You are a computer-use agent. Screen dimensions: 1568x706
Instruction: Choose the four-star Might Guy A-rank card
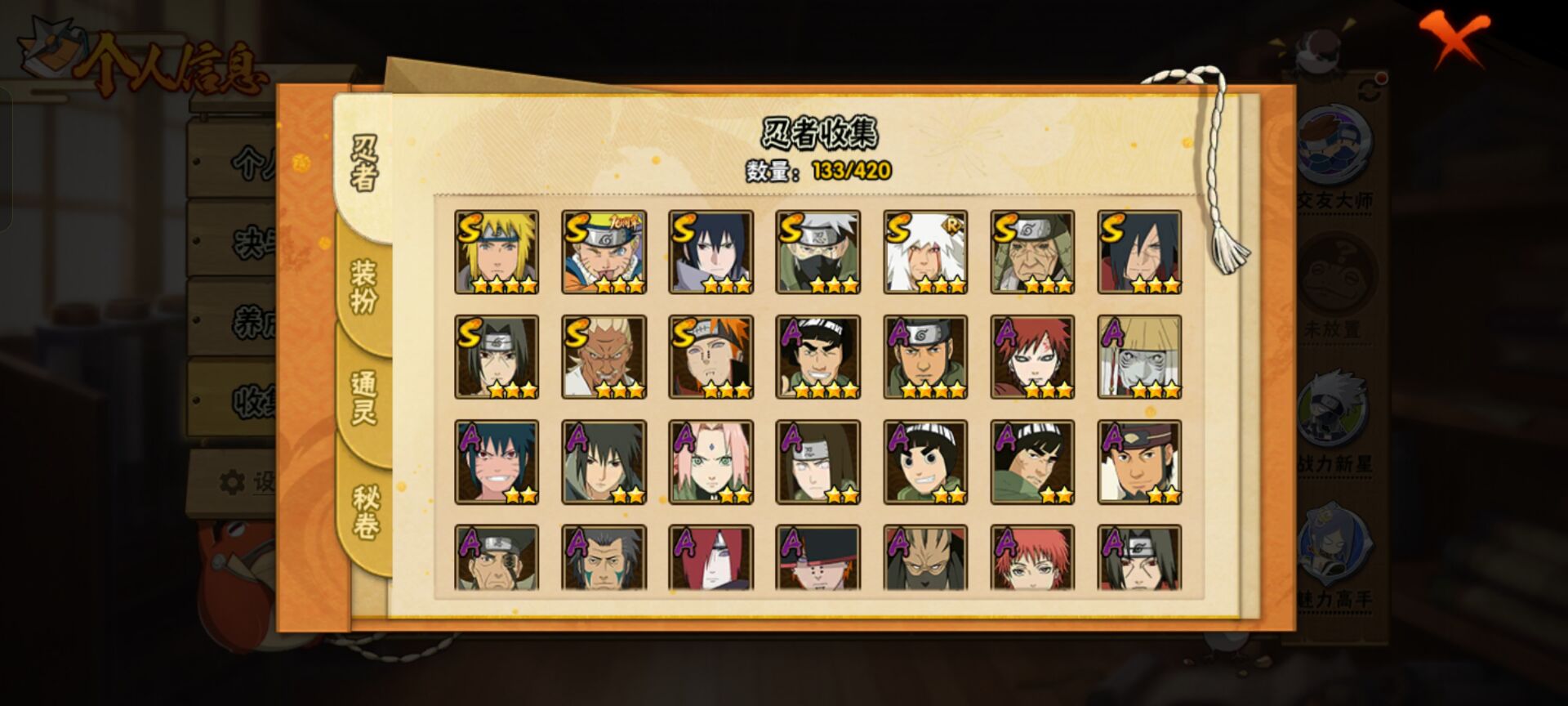click(817, 357)
